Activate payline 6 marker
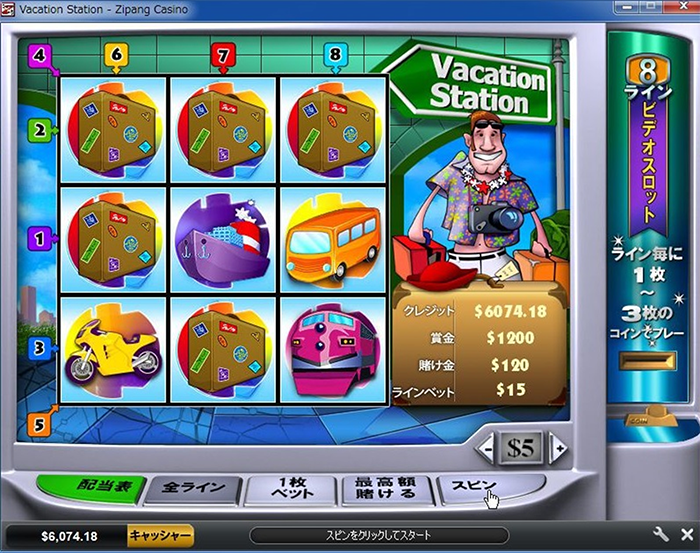This screenshot has width=700, height=553. pyautogui.click(x=117, y=54)
